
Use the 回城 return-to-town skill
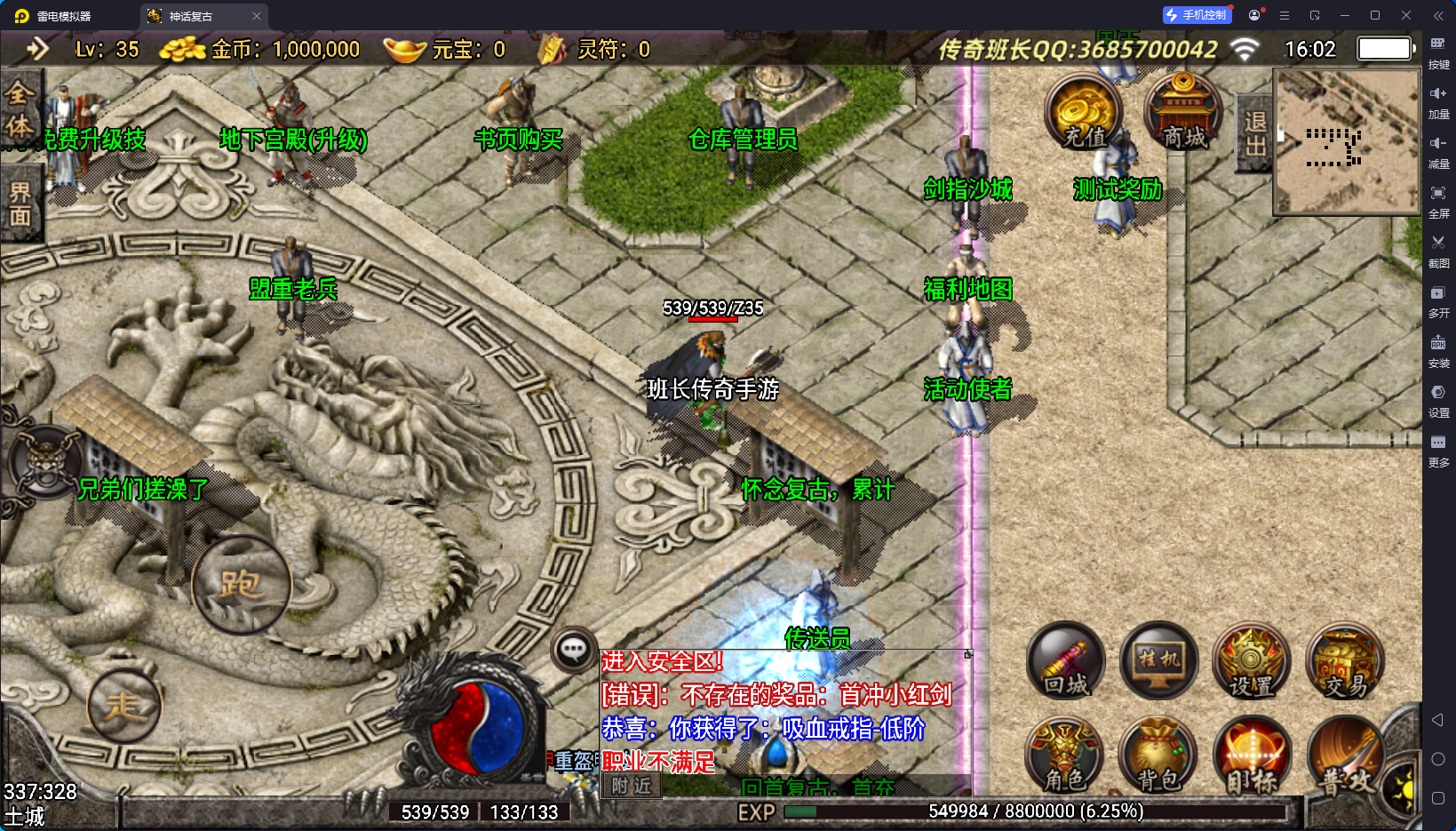[x=1066, y=661]
